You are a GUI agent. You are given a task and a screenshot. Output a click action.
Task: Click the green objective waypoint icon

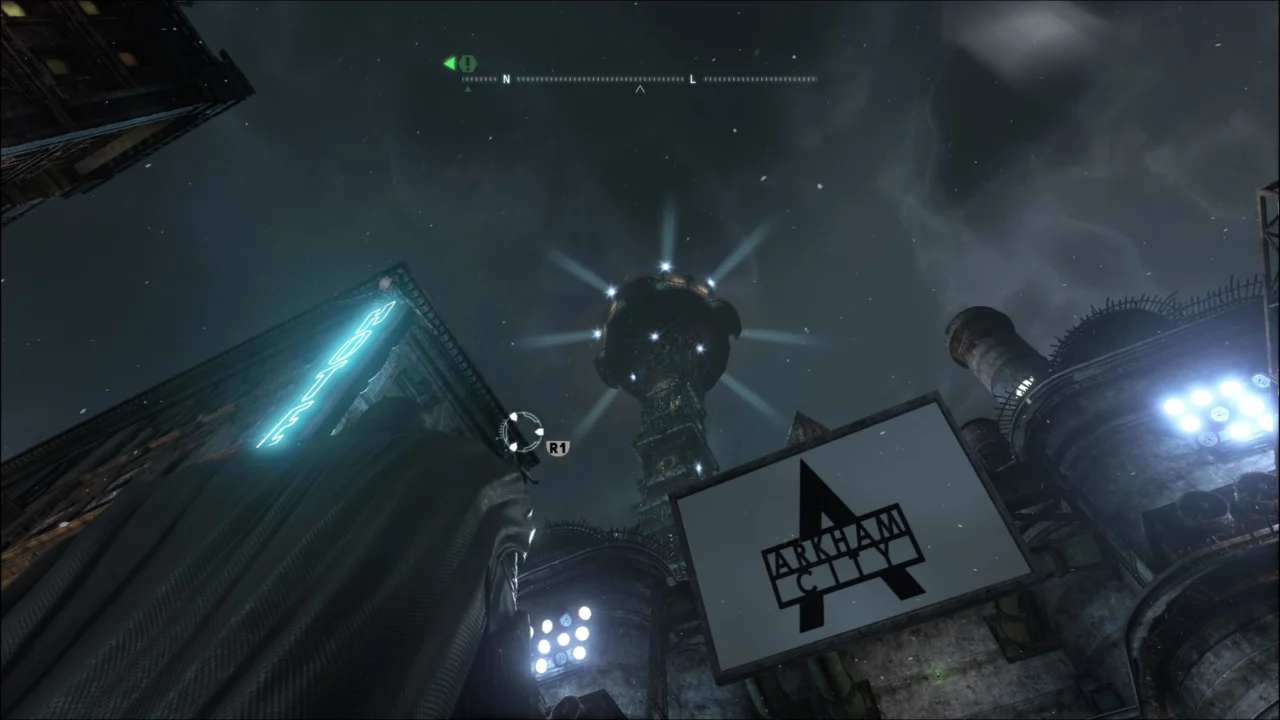pyautogui.click(x=468, y=63)
